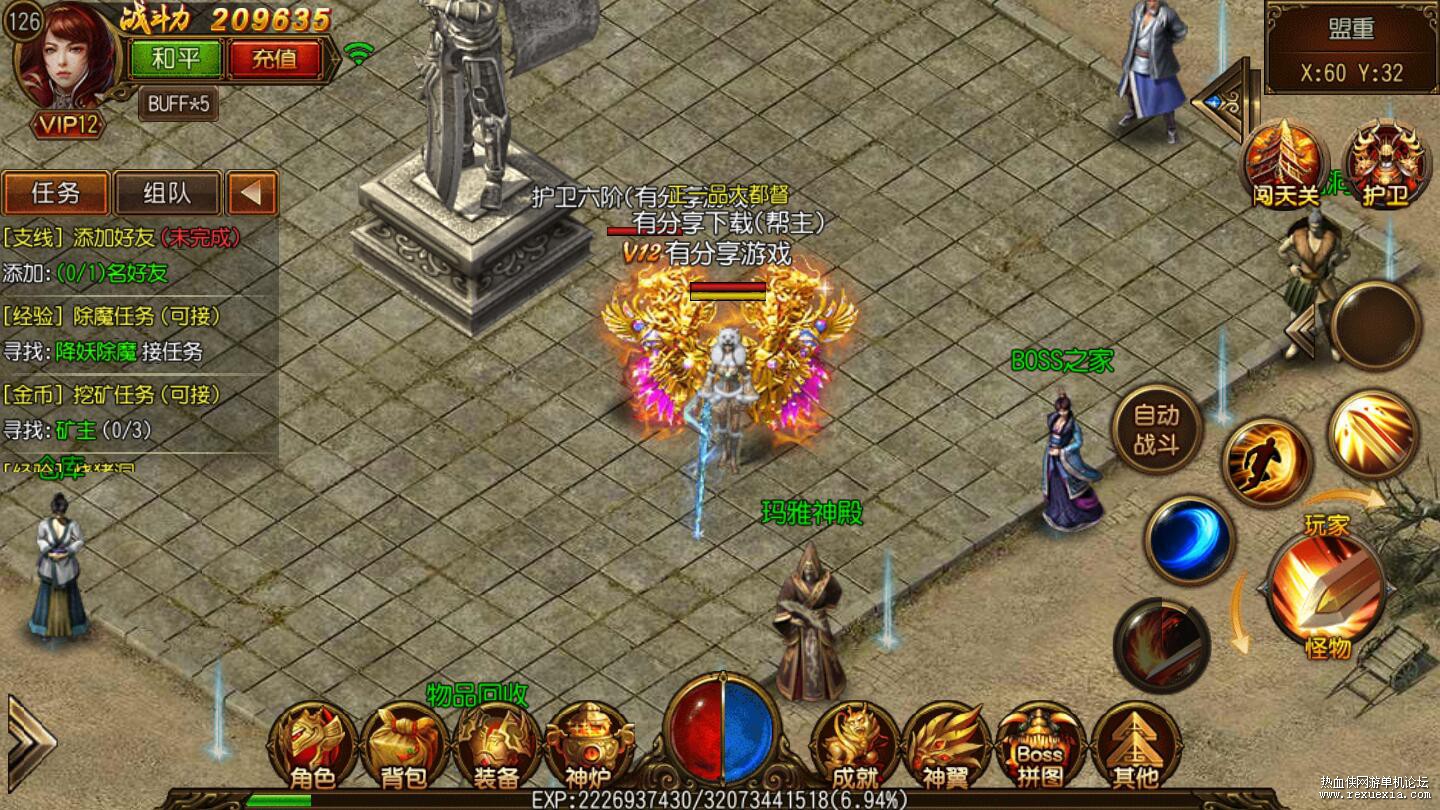Open the 角色 character menu

click(311, 747)
